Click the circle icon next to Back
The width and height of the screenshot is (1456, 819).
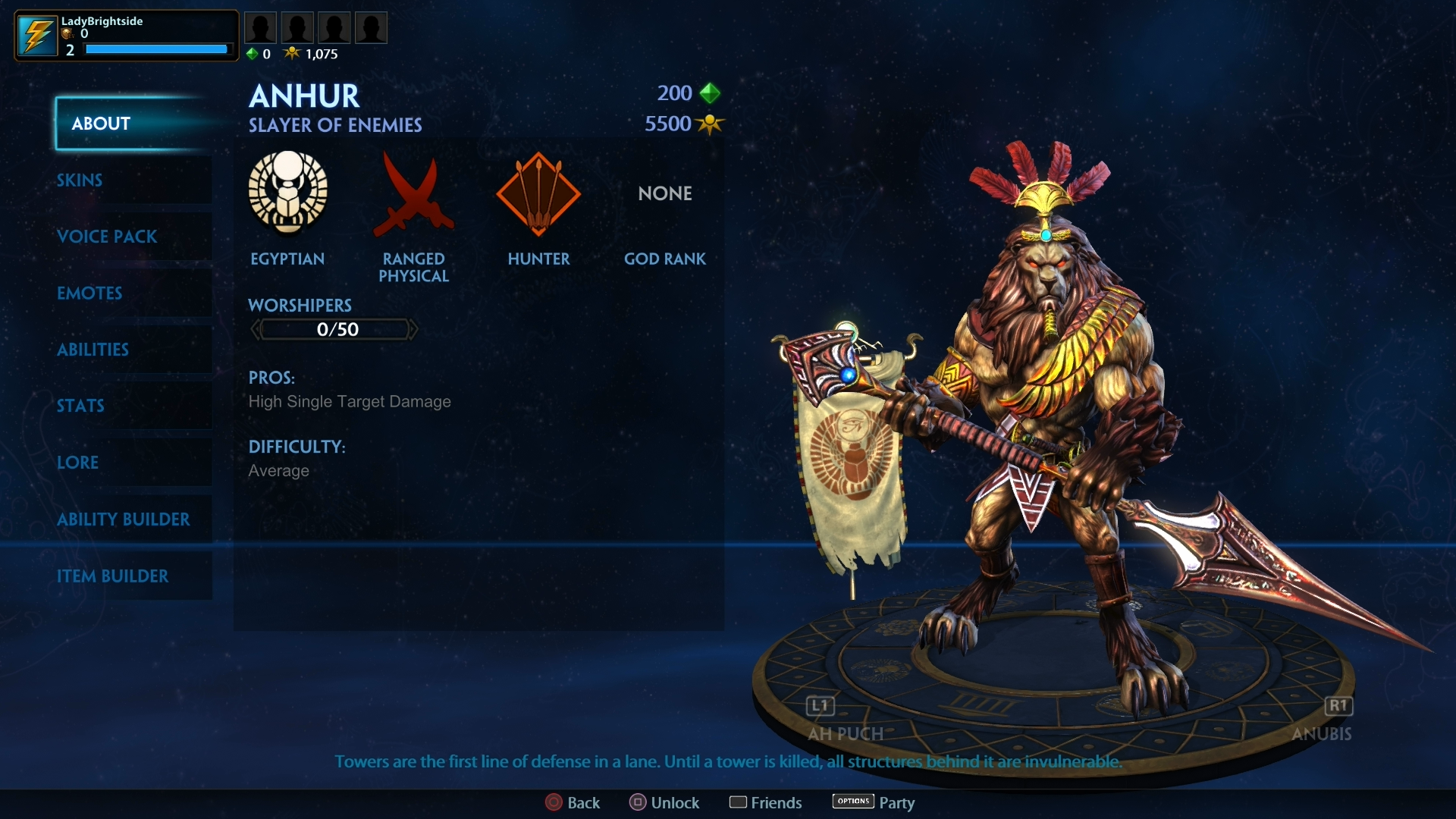[x=553, y=802]
